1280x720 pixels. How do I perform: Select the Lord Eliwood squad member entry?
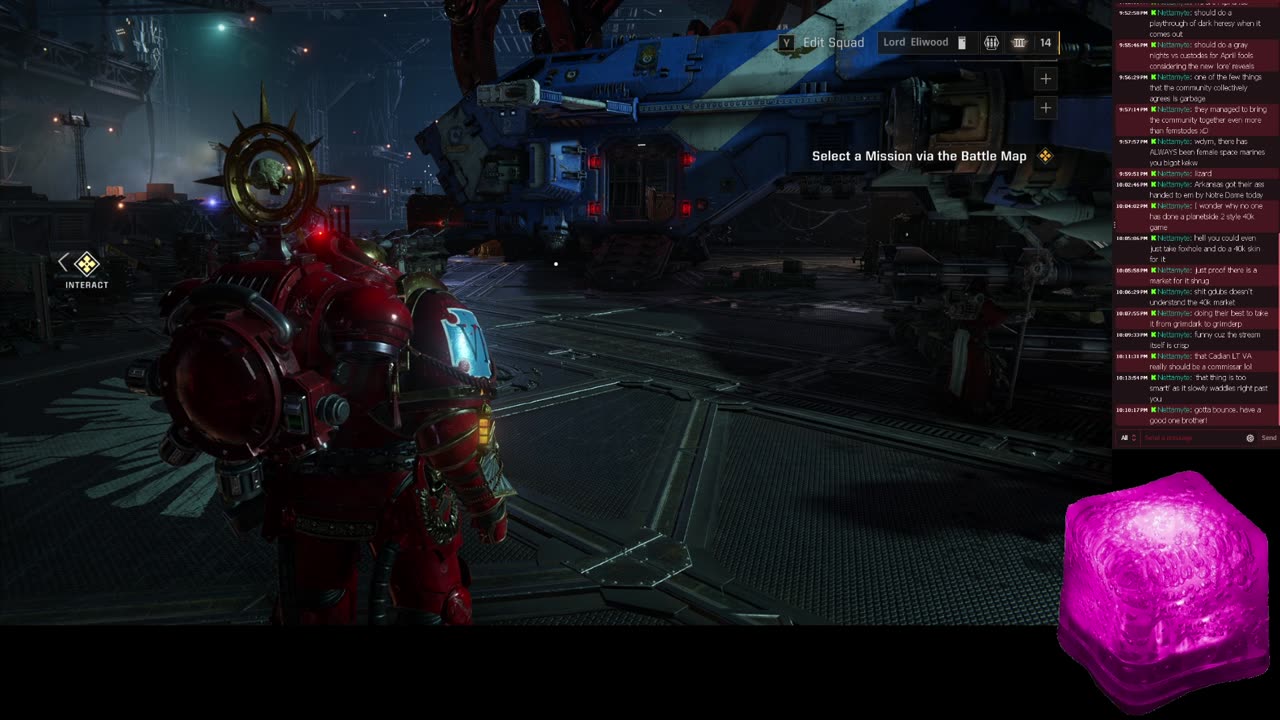[915, 43]
